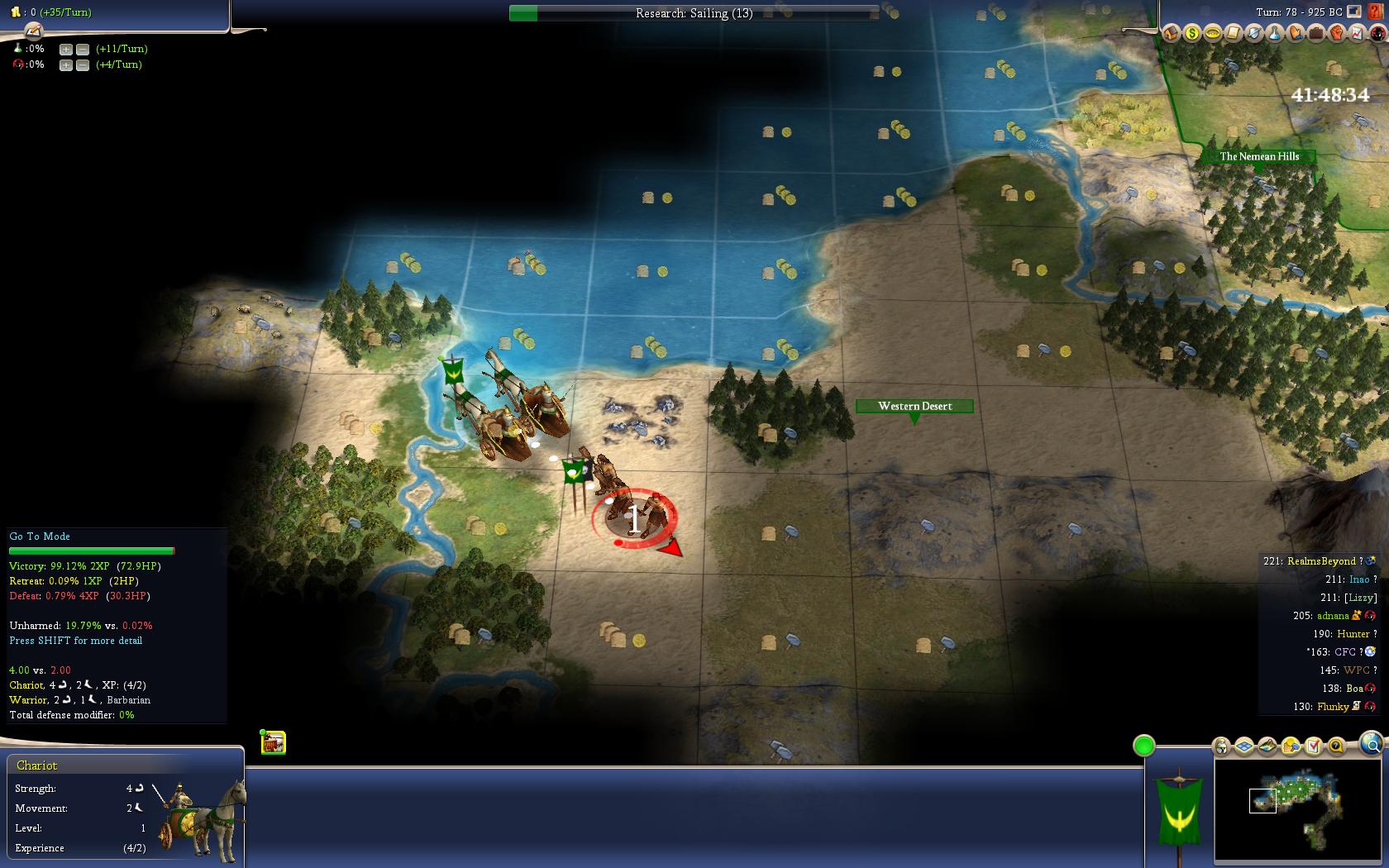The width and height of the screenshot is (1389, 868).
Task: Open the Civilopedia red question mark book
Action: tap(1377, 12)
